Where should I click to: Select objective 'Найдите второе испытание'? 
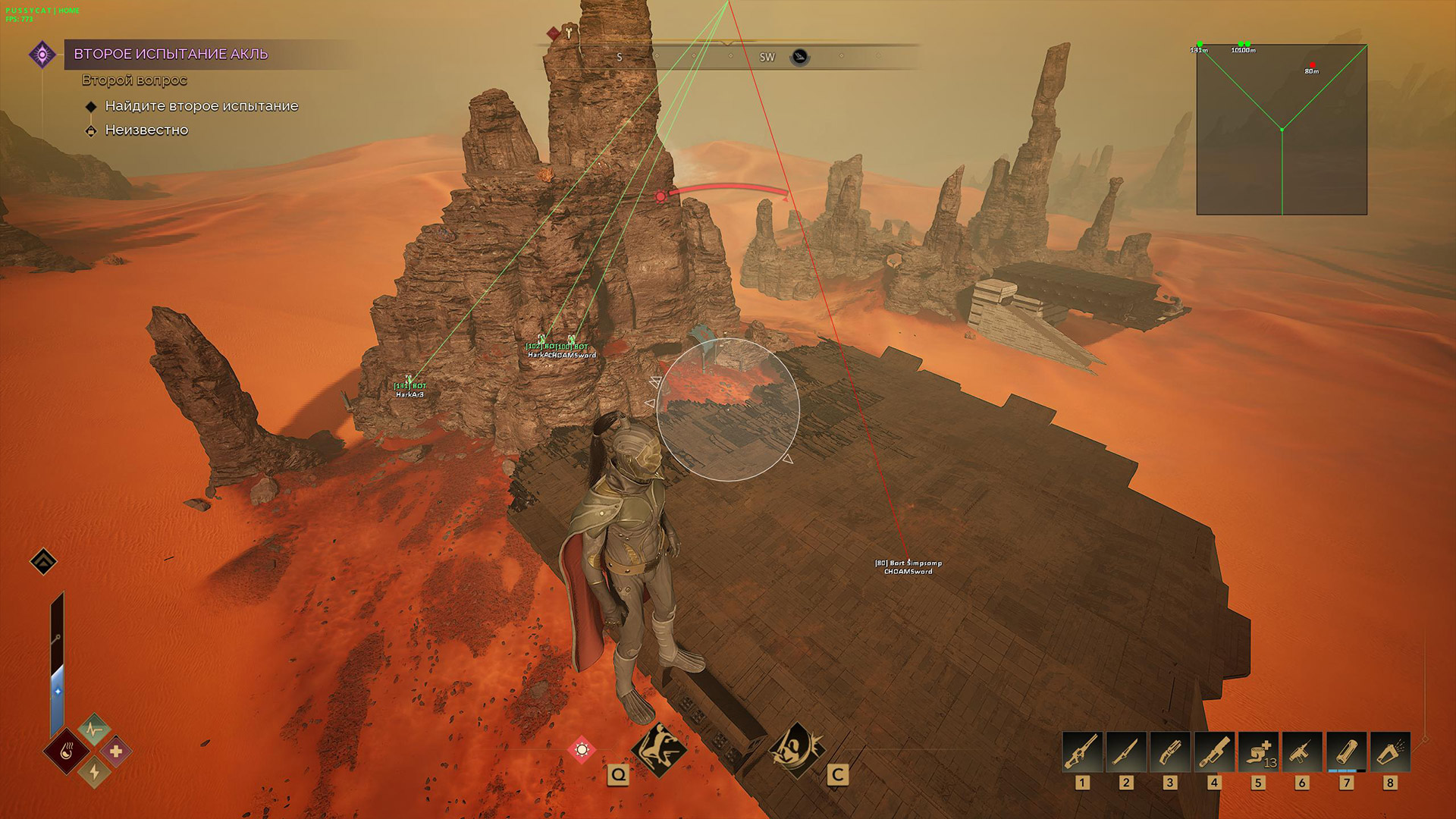pyautogui.click(x=201, y=106)
